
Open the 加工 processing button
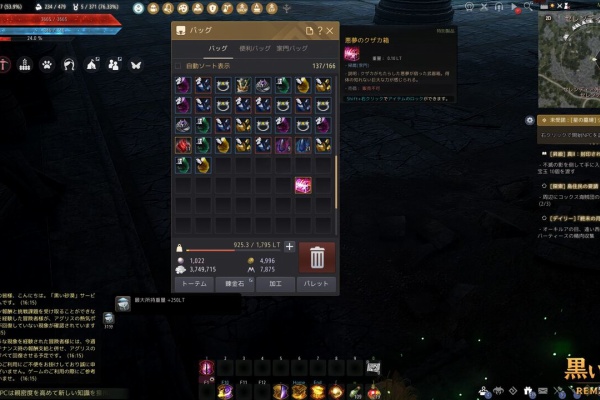point(275,284)
